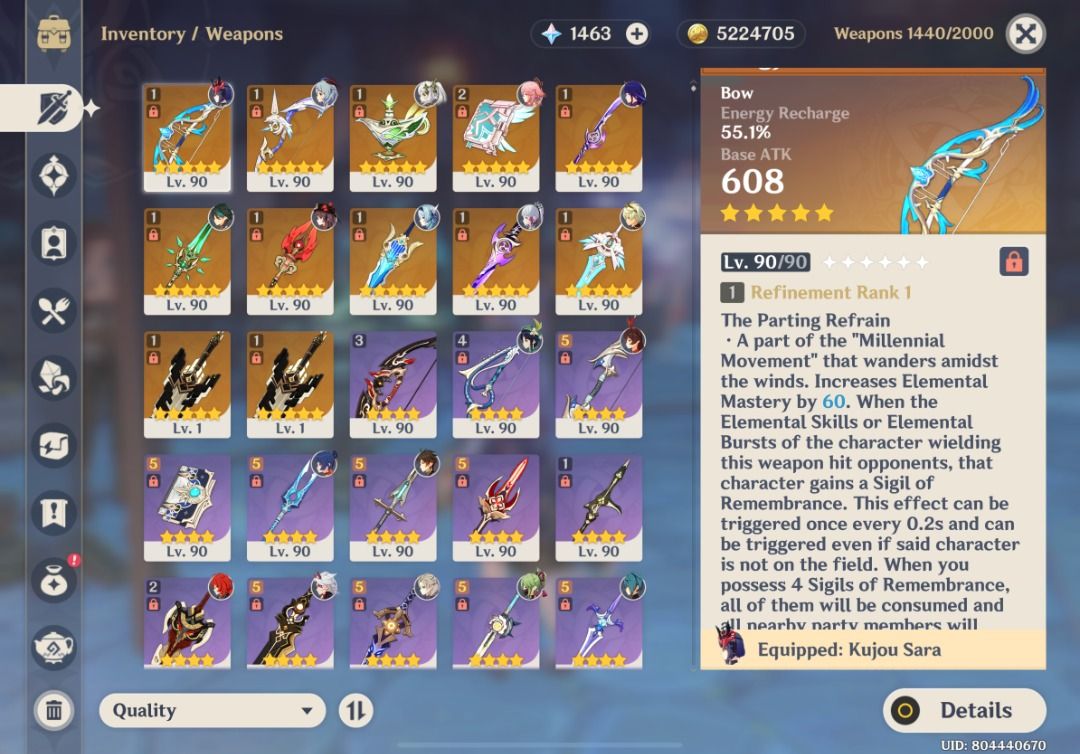Image resolution: width=1080 pixels, height=754 pixels.
Task: Toggle the sort order arrows button
Action: 355,711
